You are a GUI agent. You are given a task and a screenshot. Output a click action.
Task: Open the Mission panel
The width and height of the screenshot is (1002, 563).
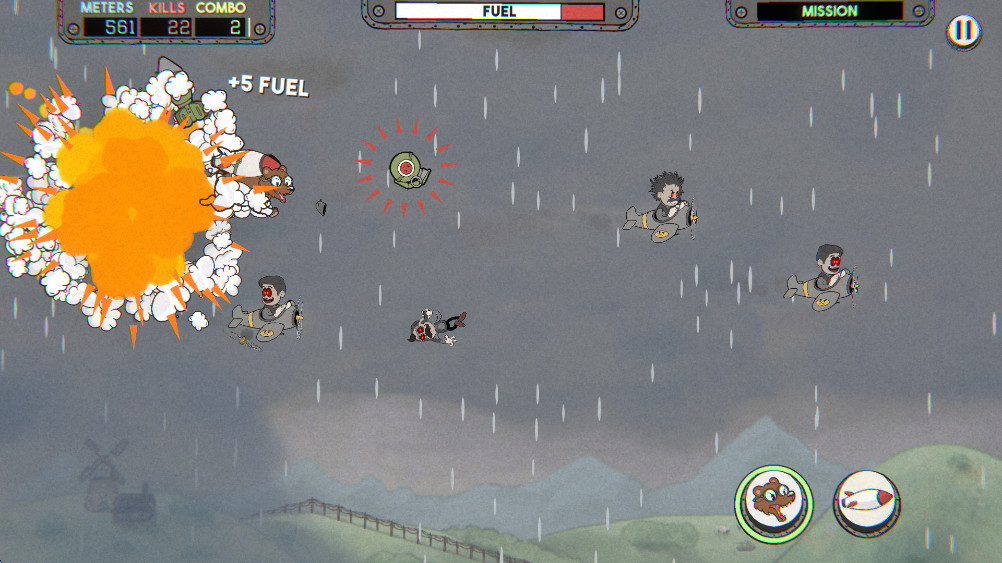(x=829, y=12)
